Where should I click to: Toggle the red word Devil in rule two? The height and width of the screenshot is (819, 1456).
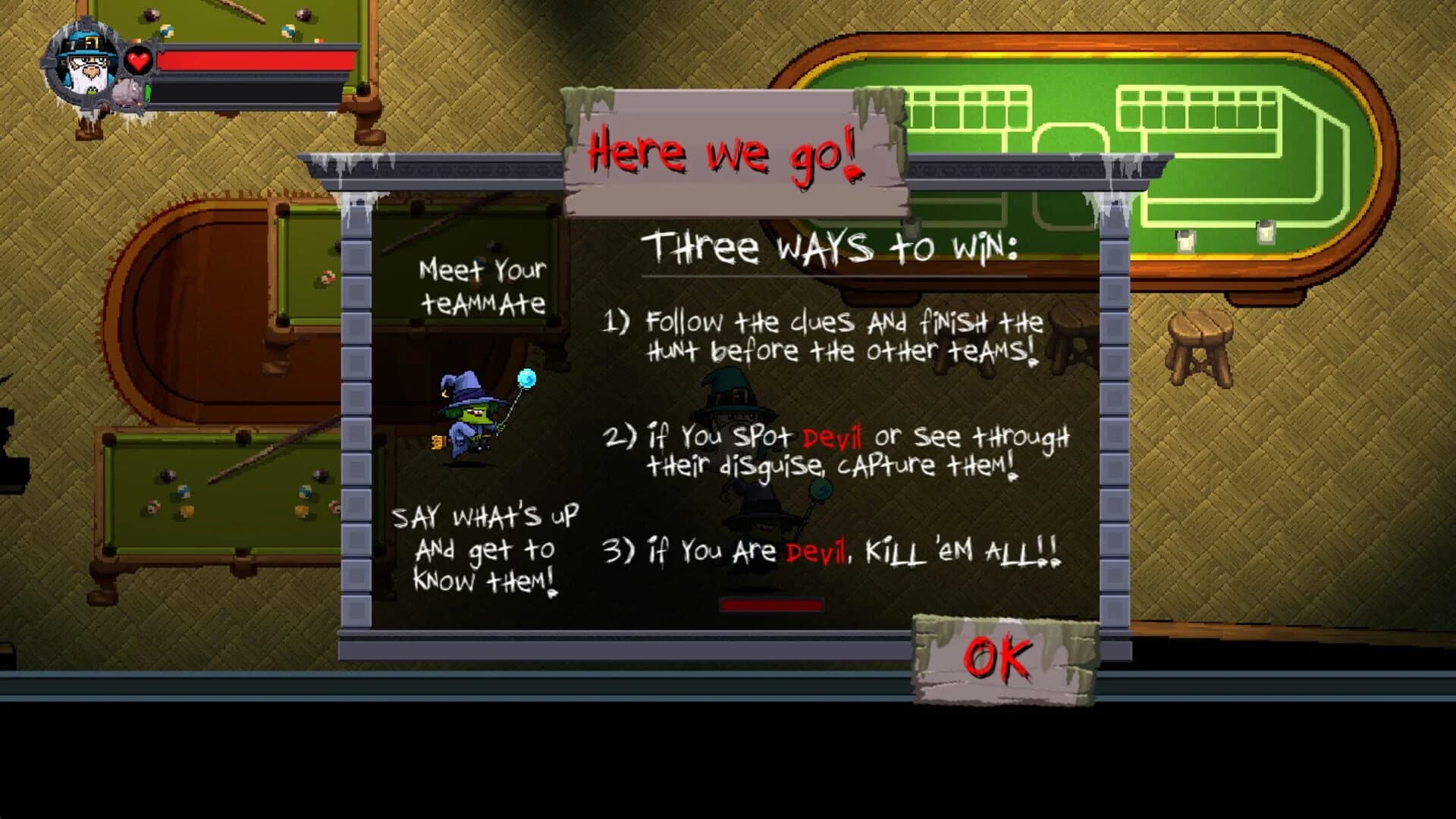[x=831, y=437]
